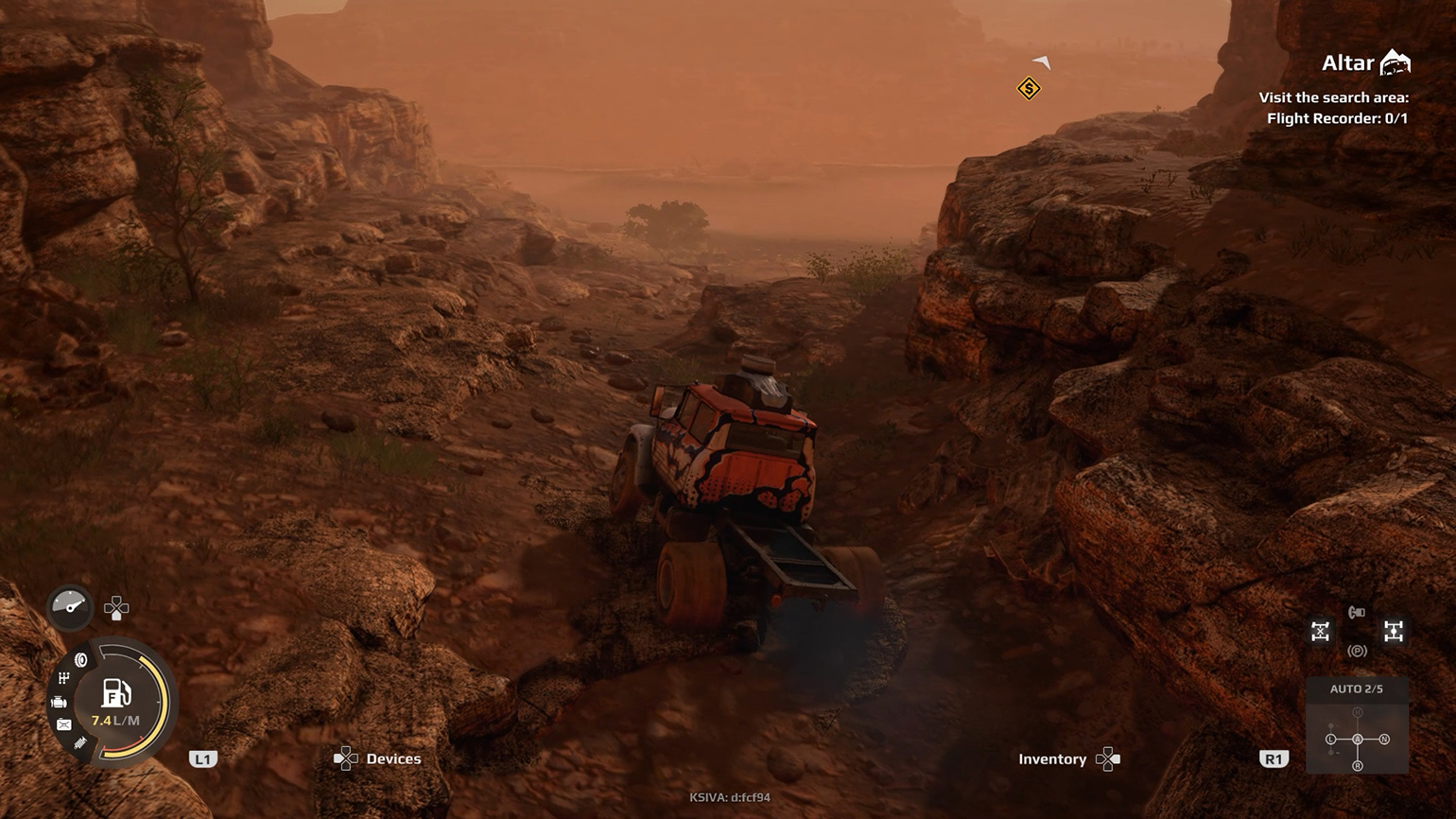Click the Altar mission truck icon
Image resolution: width=1456 pixels, height=819 pixels.
tap(1394, 62)
